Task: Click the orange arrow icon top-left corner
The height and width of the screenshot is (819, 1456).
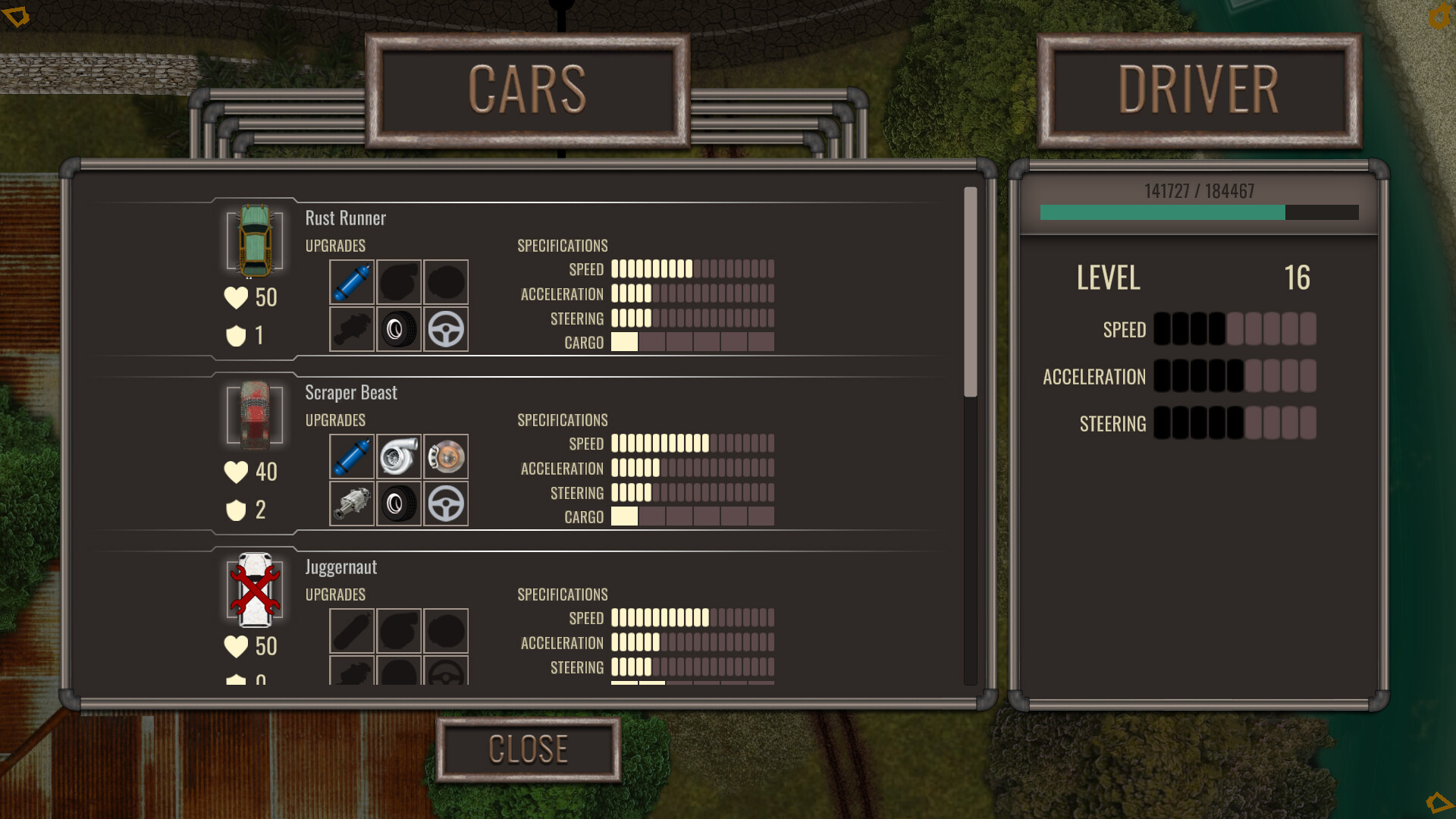Action: pos(17,15)
